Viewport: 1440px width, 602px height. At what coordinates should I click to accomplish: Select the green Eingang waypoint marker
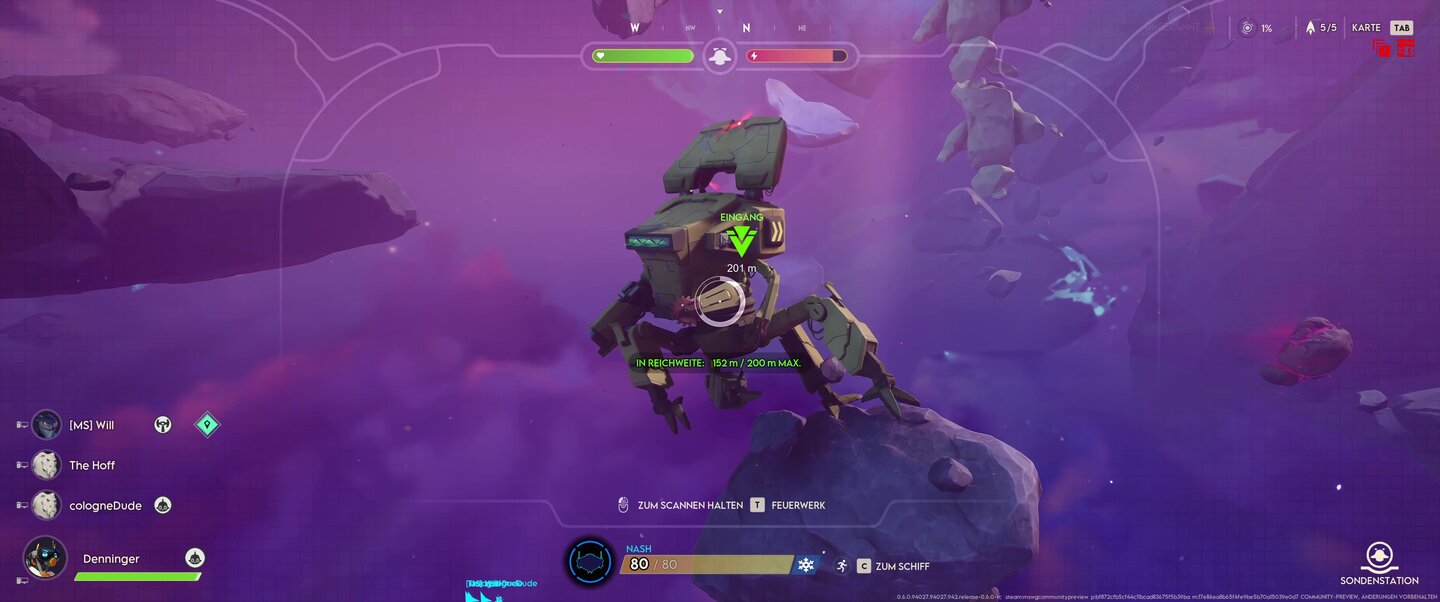(x=741, y=240)
